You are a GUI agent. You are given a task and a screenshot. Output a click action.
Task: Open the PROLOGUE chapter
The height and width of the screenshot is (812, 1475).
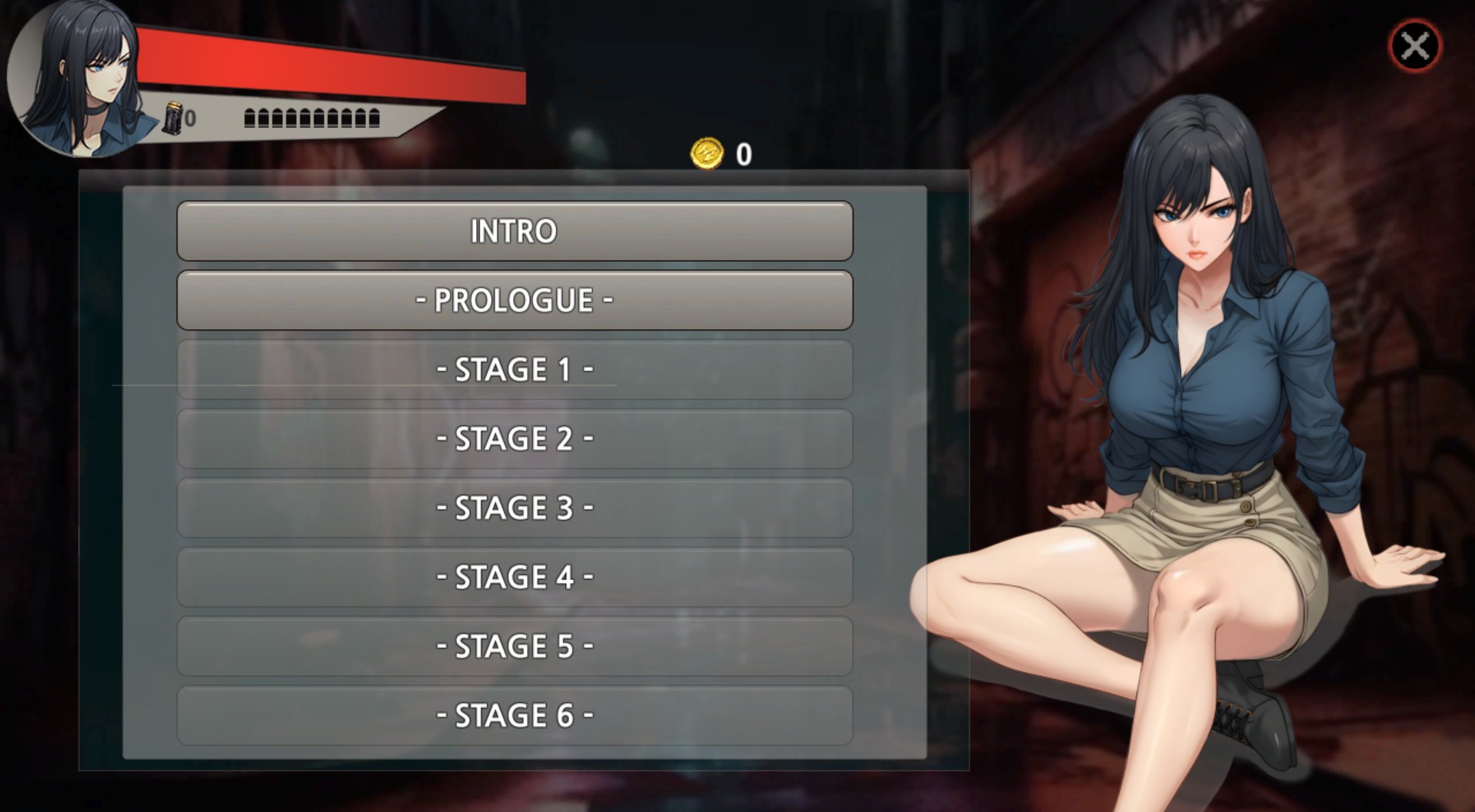coord(514,301)
